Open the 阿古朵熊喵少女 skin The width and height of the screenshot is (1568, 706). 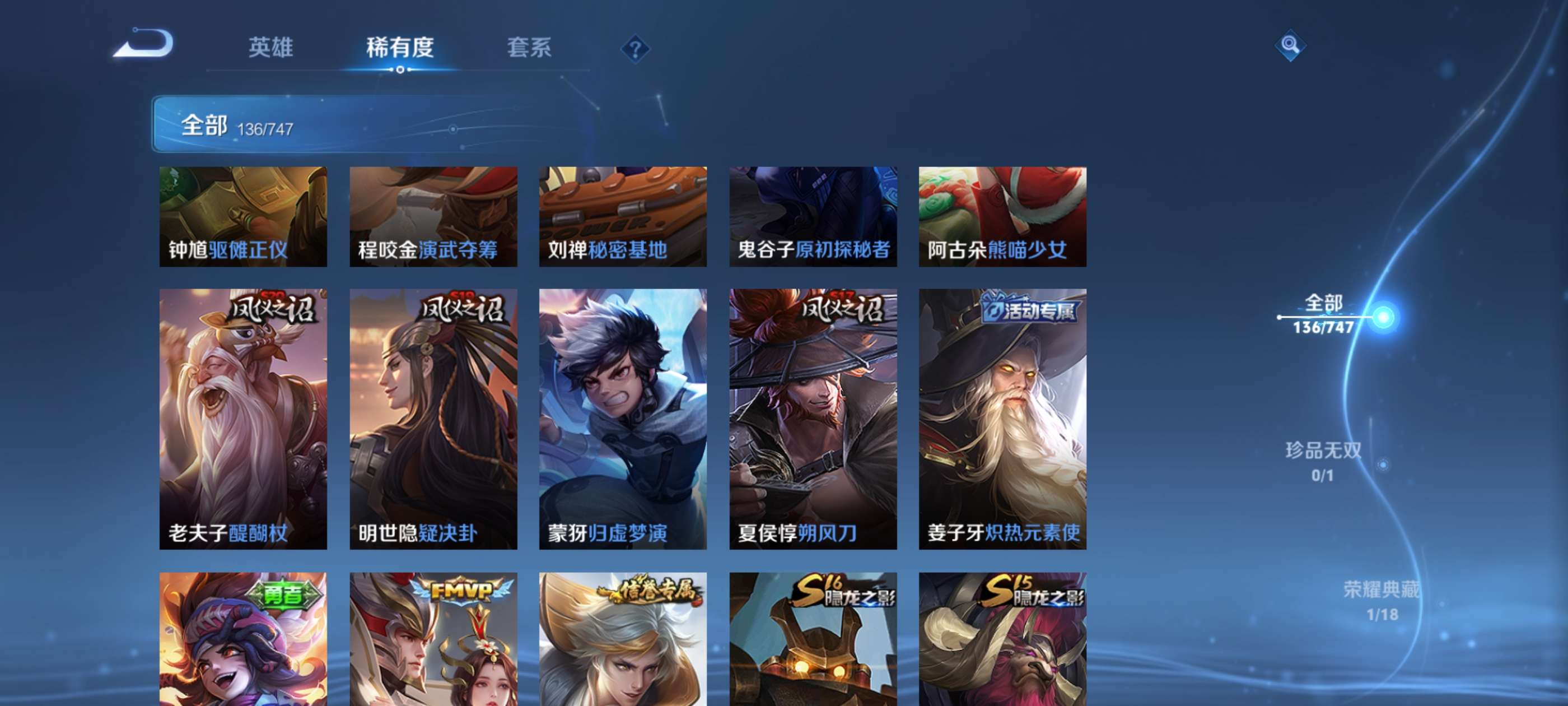pos(1002,216)
